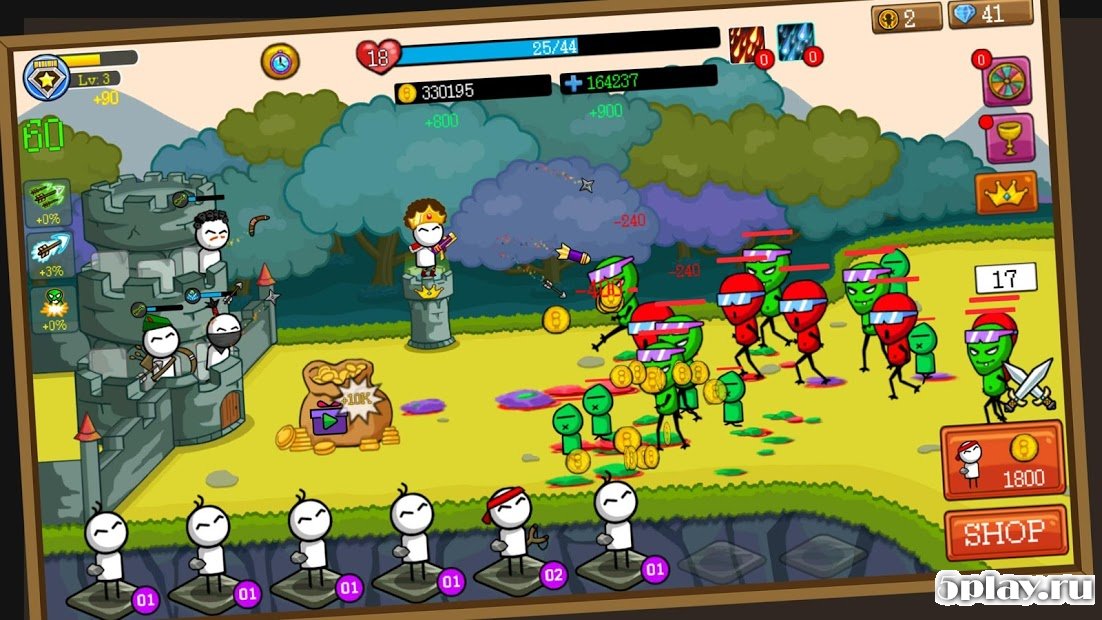Open the orange crown menu
This screenshot has height=620, width=1102.
click(x=1006, y=192)
